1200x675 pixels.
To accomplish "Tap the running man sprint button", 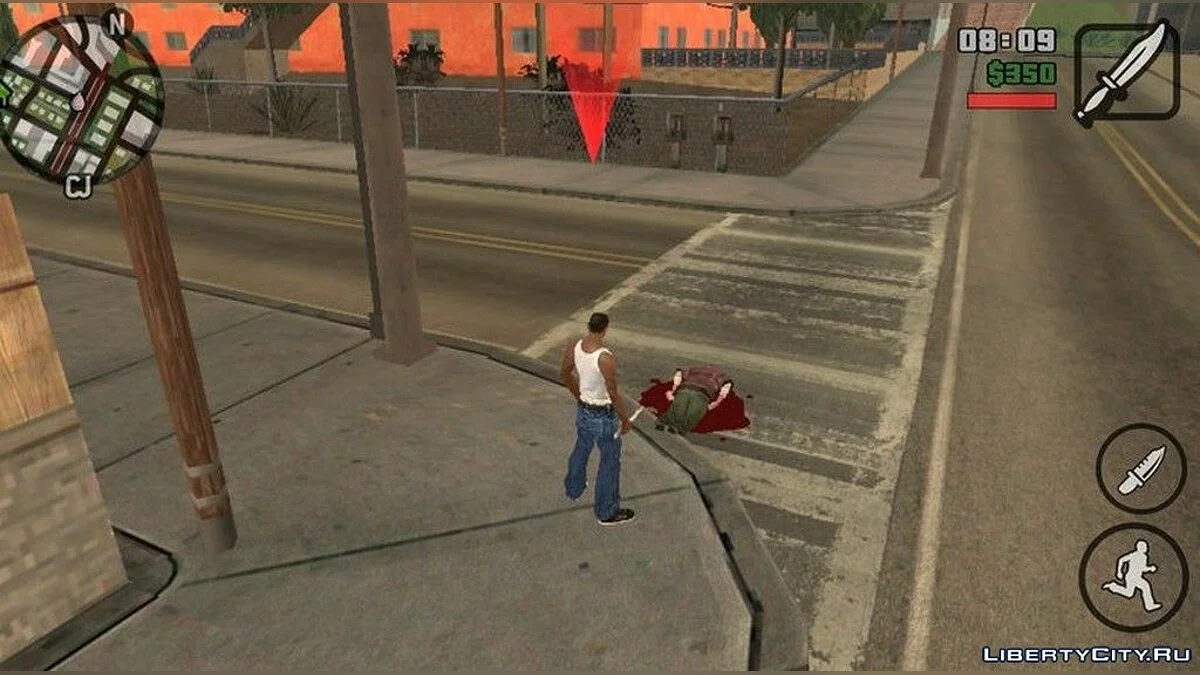I will (x=1132, y=577).
